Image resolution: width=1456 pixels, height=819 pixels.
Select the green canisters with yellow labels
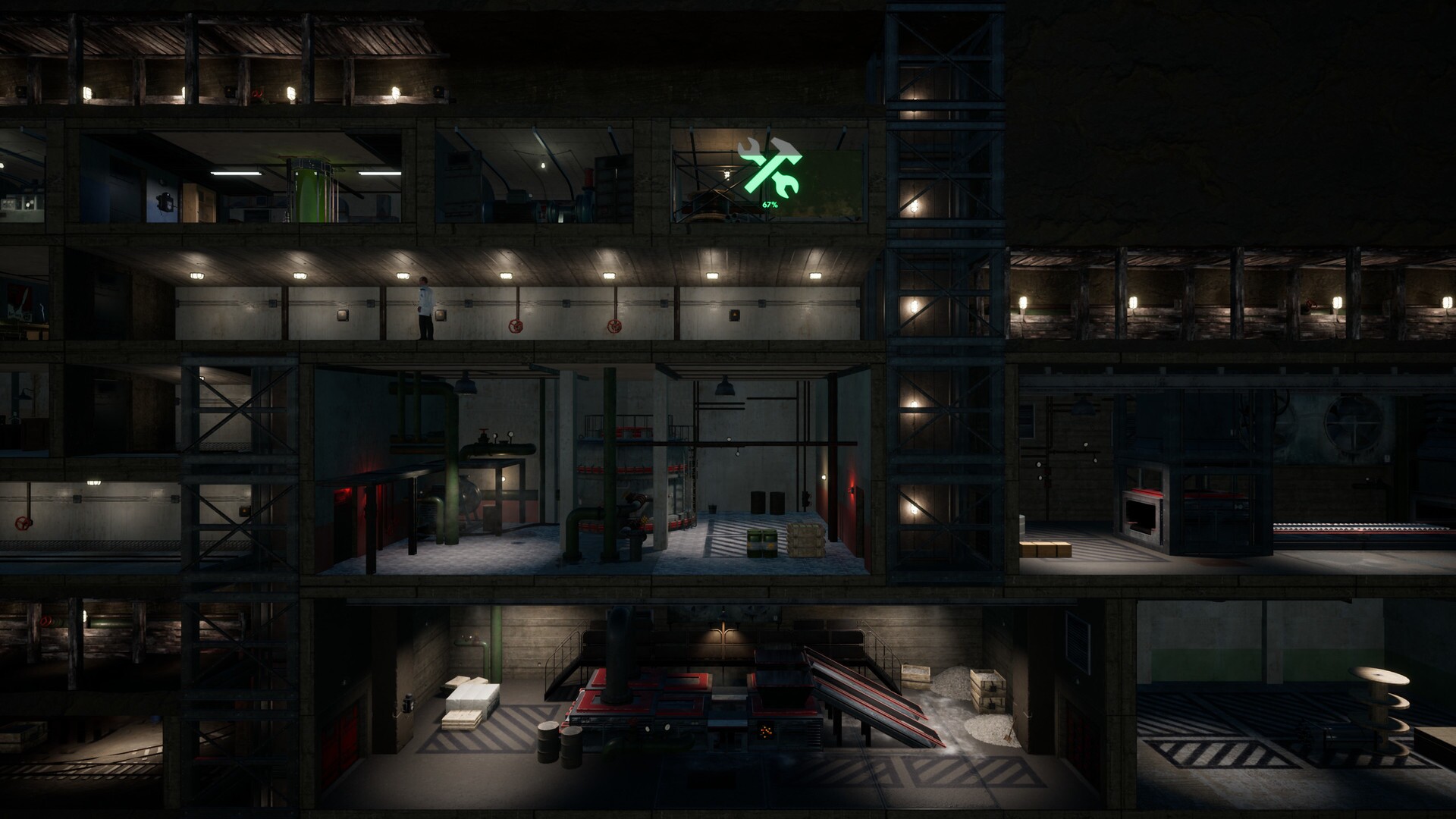click(761, 542)
